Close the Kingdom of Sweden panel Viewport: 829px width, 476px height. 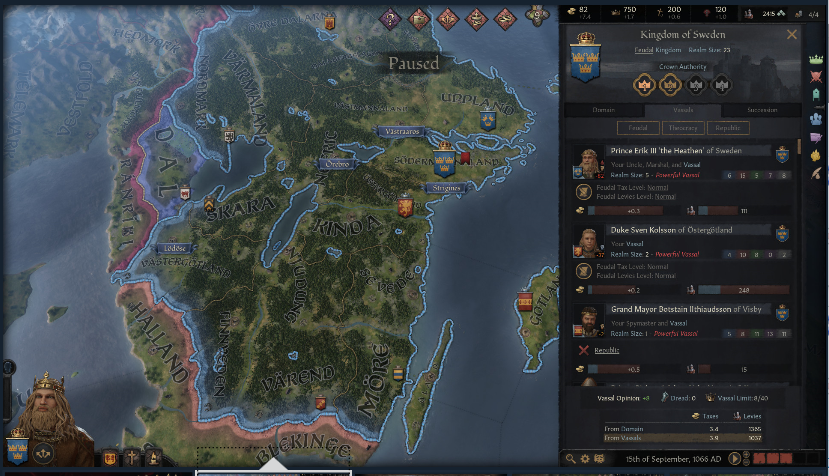pos(792,34)
